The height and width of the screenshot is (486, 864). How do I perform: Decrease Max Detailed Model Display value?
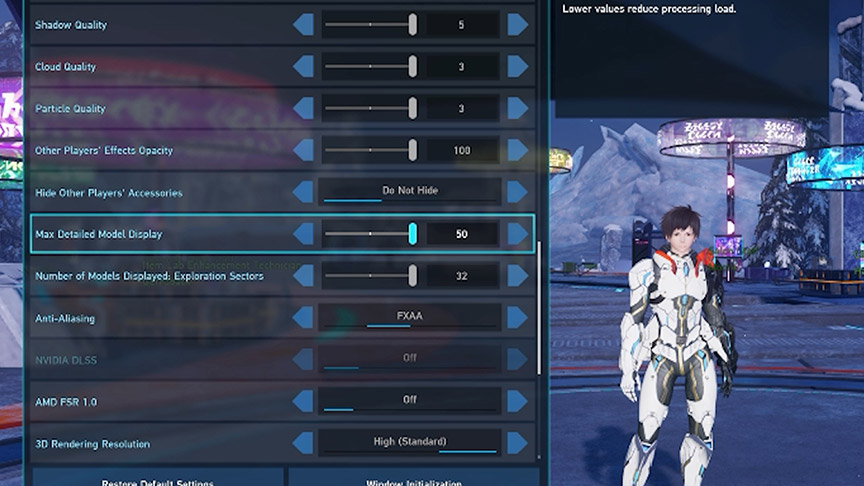coord(303,234)
